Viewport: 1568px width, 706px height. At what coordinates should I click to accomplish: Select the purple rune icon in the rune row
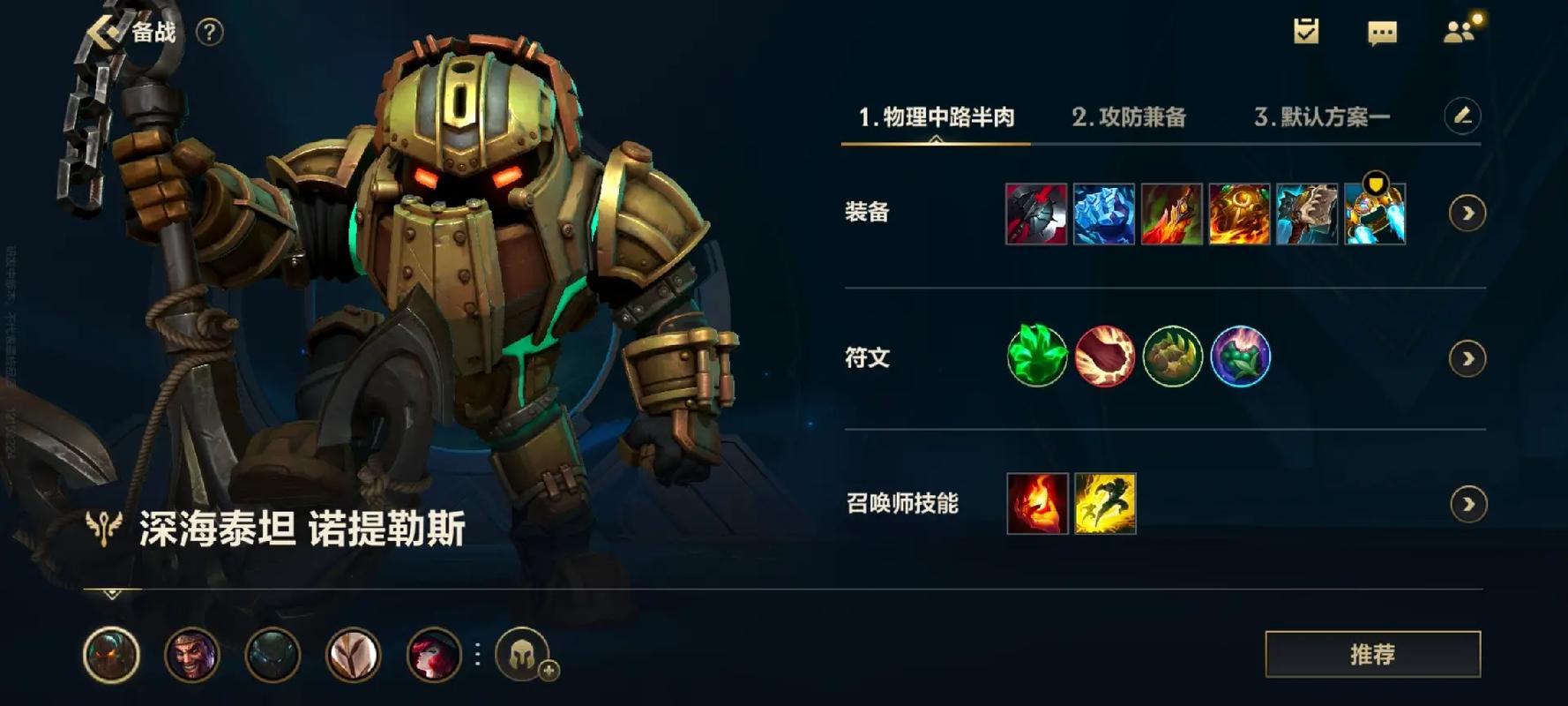[x=1242, y=357]
